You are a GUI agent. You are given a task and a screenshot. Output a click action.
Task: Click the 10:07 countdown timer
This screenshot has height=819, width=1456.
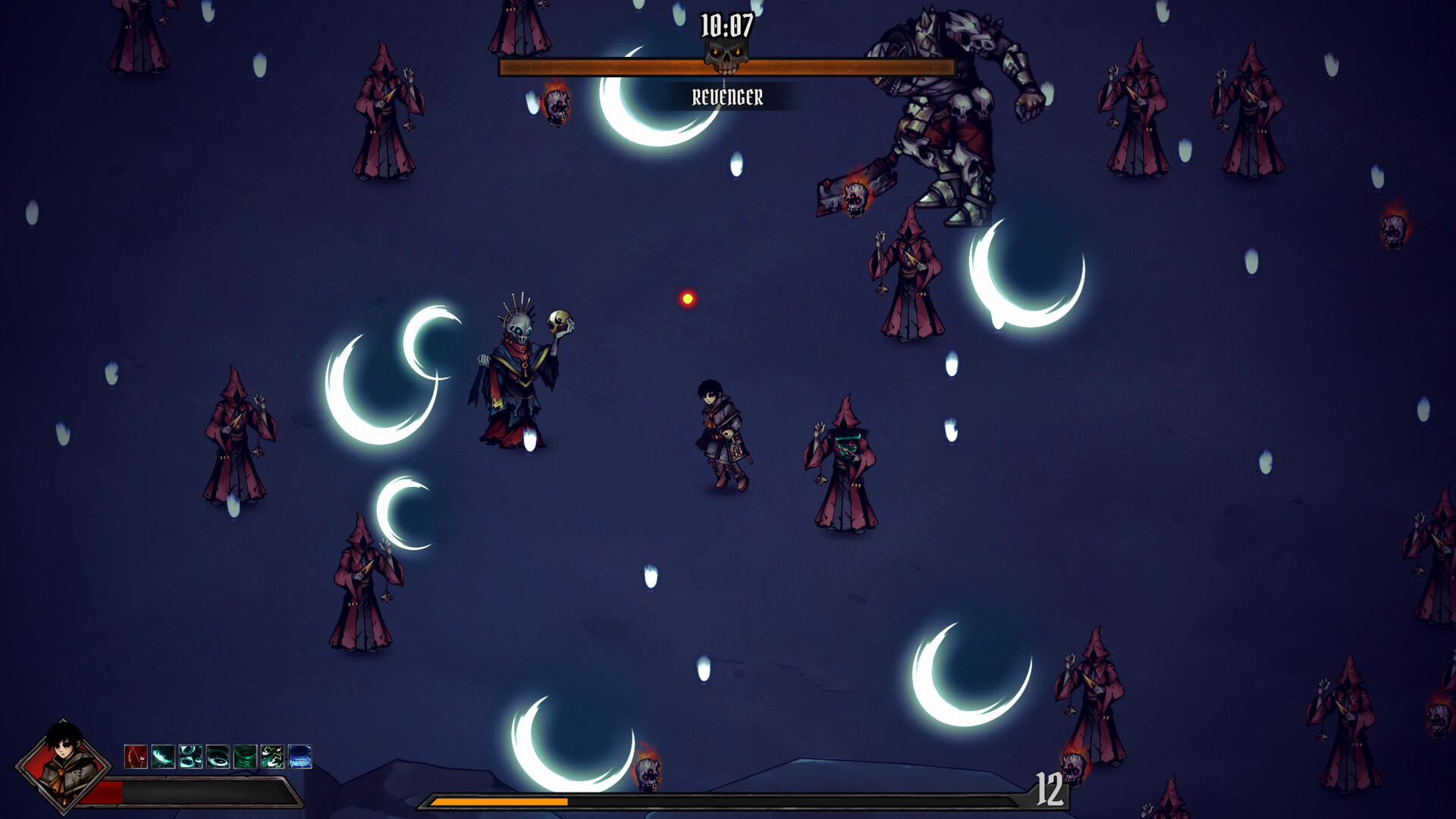726,24
